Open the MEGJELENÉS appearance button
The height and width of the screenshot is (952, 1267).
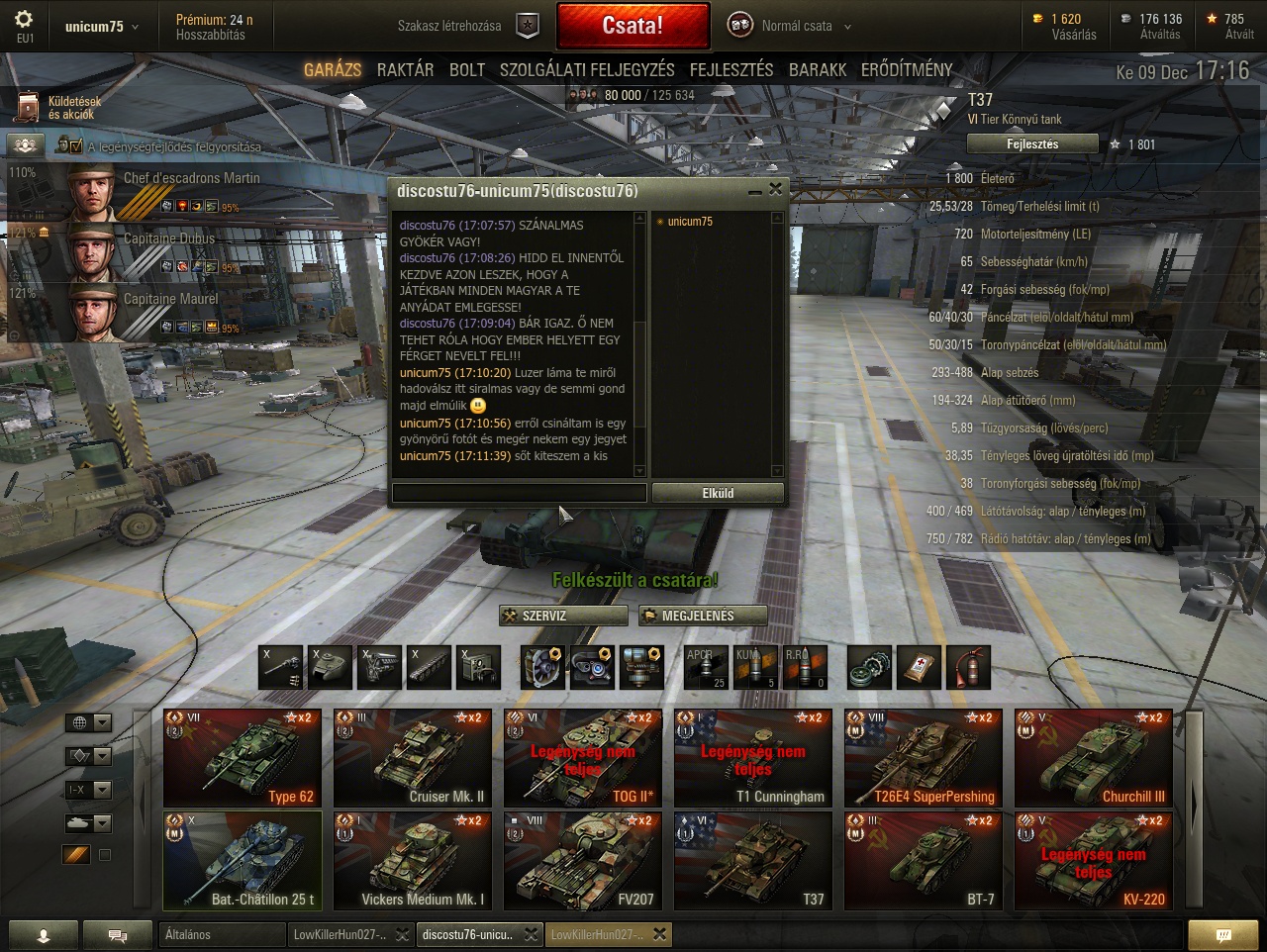(703, 616)
